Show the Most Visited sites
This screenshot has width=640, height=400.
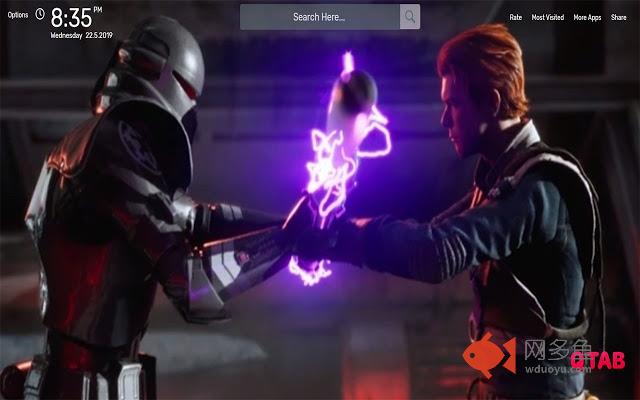click(x=547, y=18)
